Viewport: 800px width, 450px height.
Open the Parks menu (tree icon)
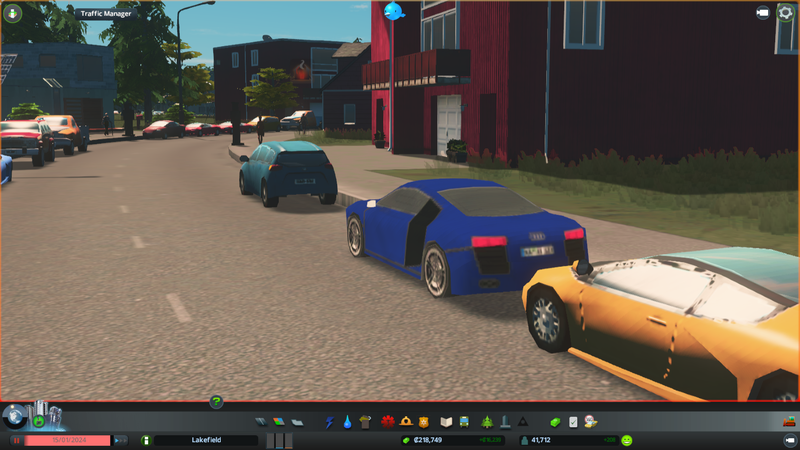coord(487,422)
